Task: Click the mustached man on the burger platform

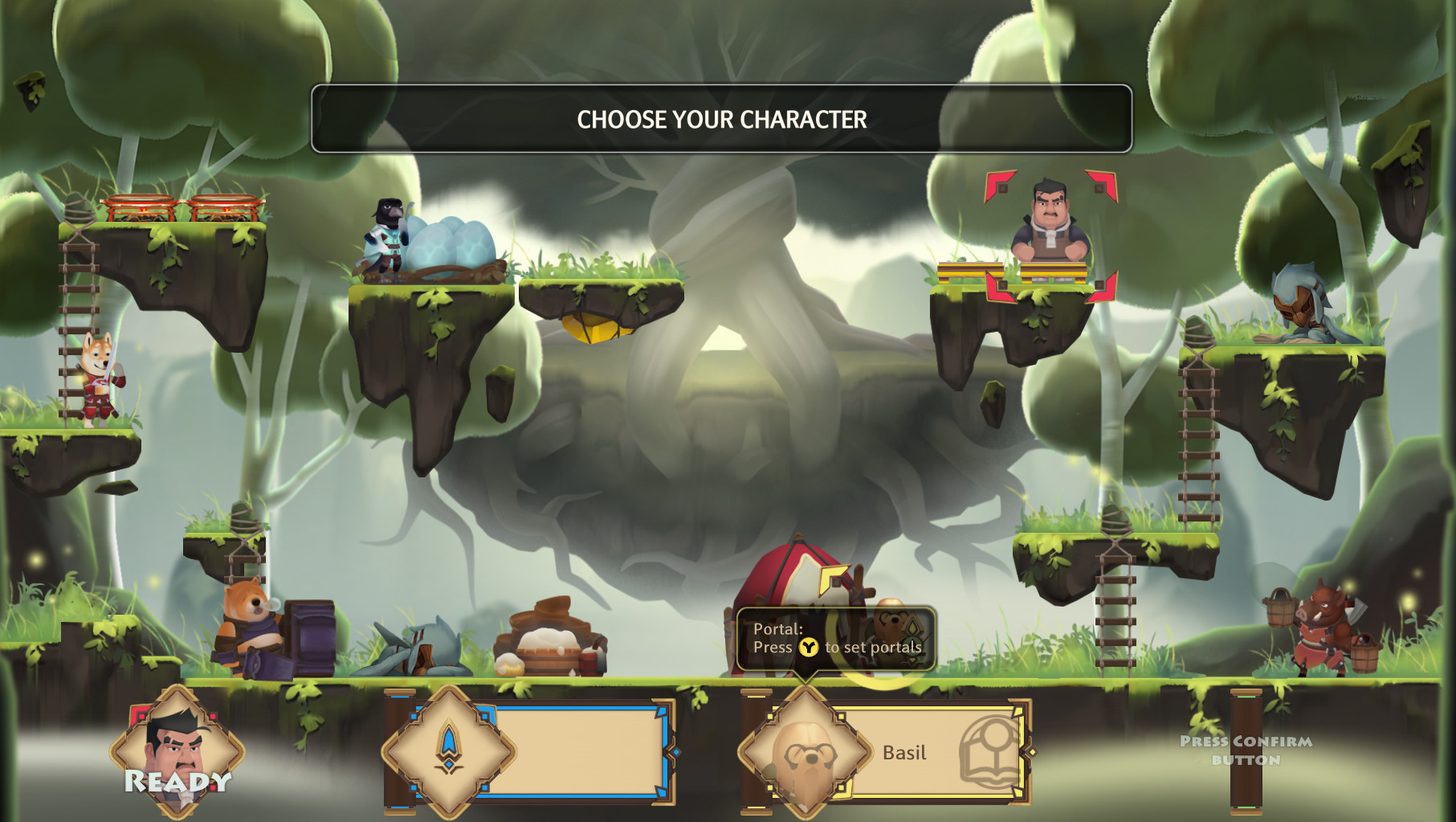Action: click(x=1046, y=219)
